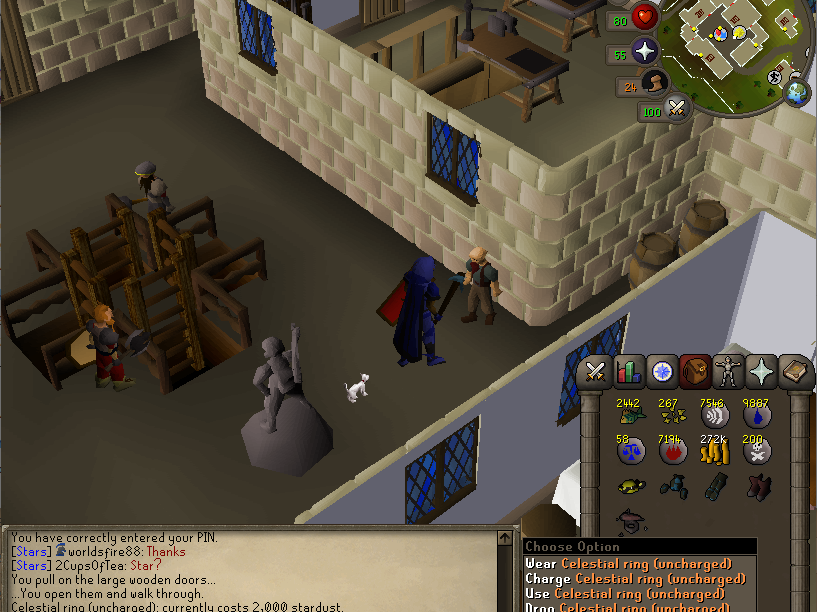Click the water rune stack of 9887
Image resolution: width=817 pixels, height=612 pixels.
tap(756, 415)
